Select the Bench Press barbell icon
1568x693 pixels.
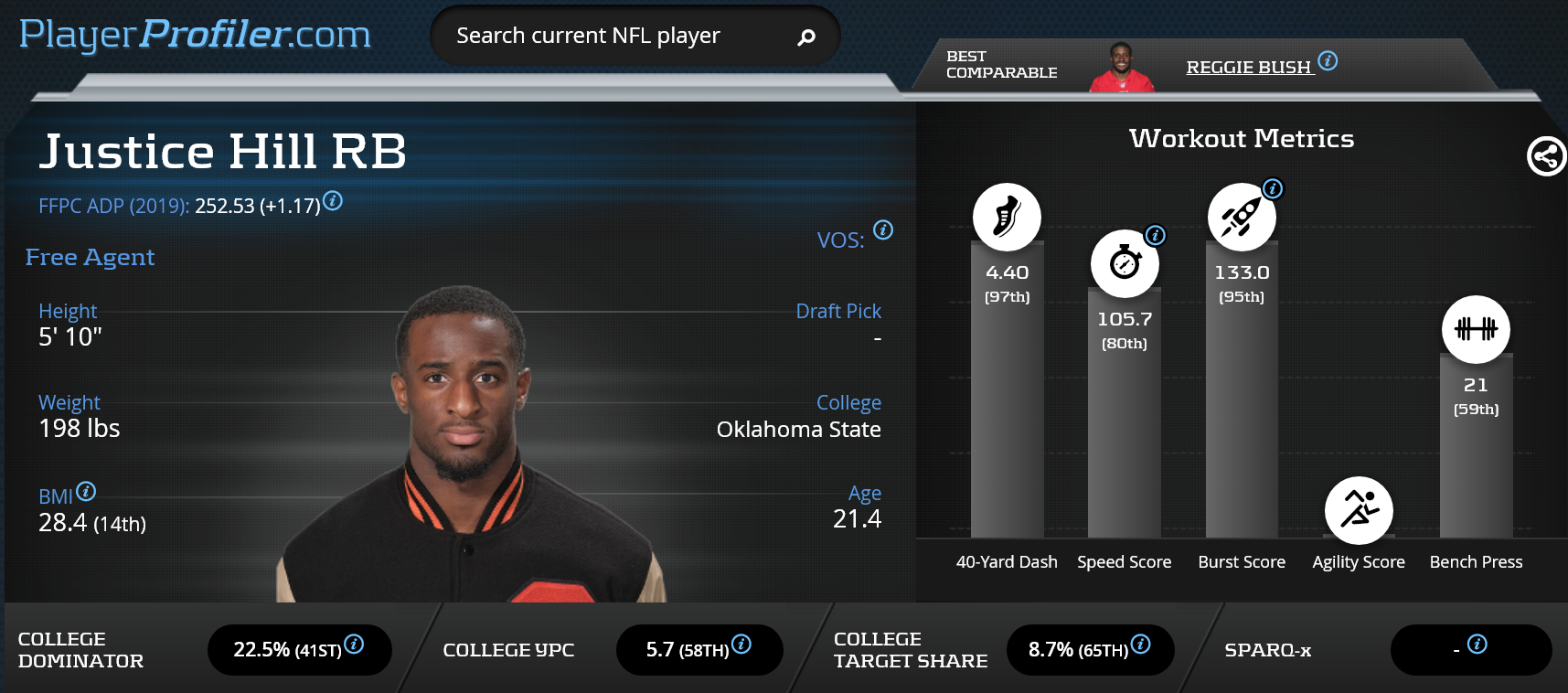(1476, 329)
